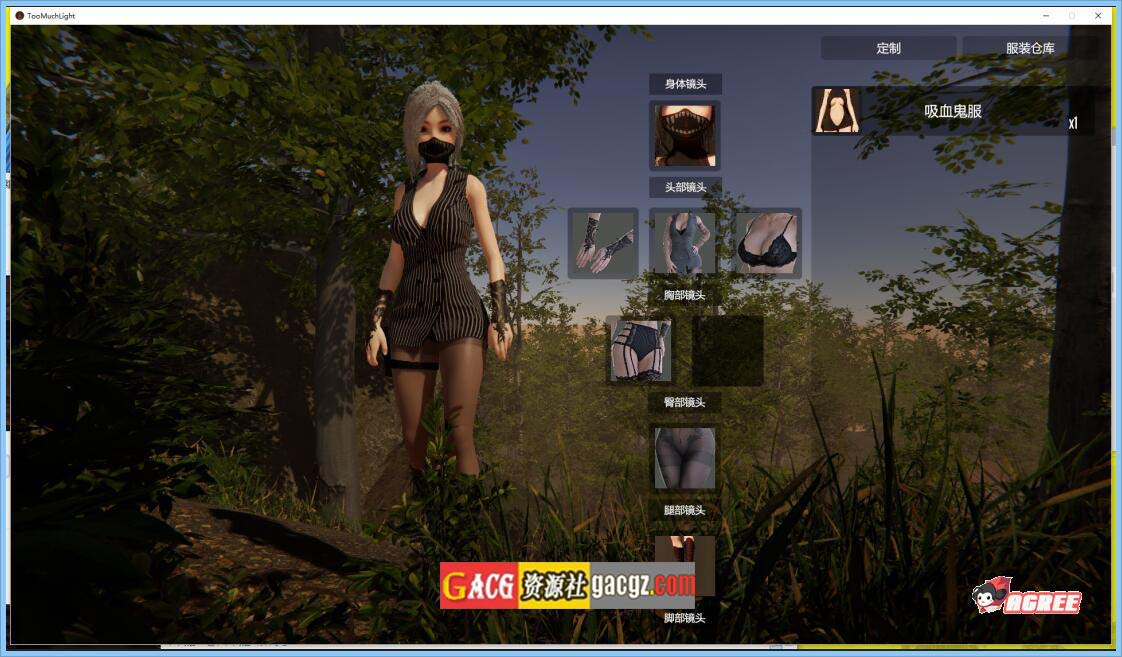Choose the striped vest dress slot
This screenshot has width=1122, height=657.
[x=685, y=243]
